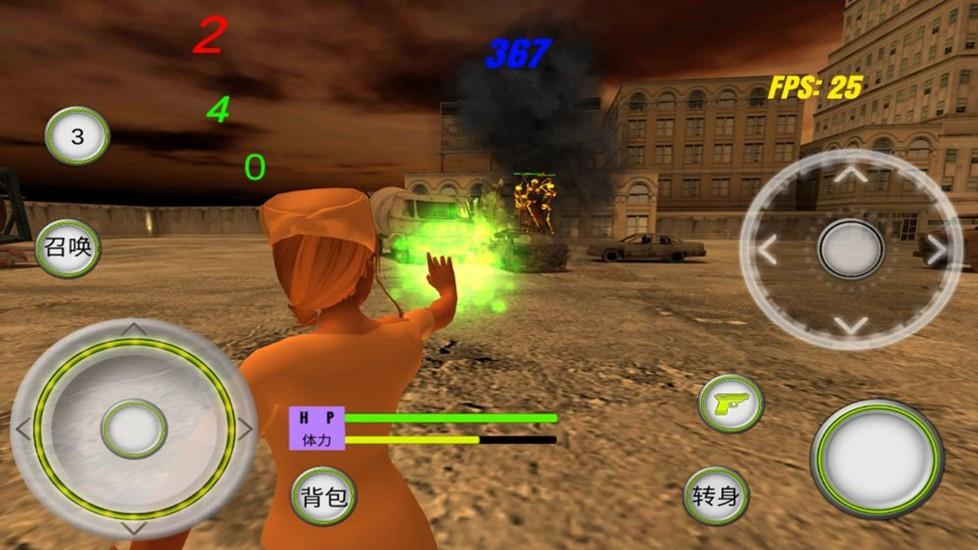Tap the round button labeled 3
The height and width of the screenshot is (550, 978).
(77, 136)
